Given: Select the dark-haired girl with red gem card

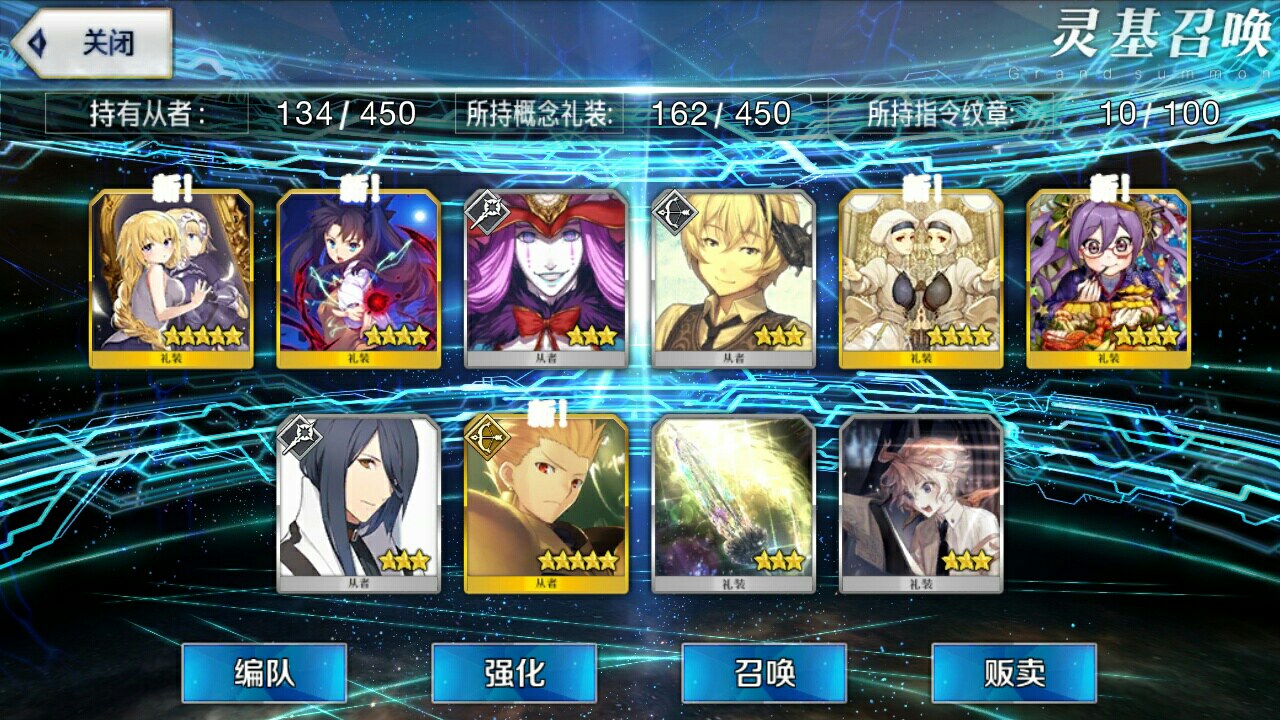Looking at the screenshot, I should pos(358,279).
